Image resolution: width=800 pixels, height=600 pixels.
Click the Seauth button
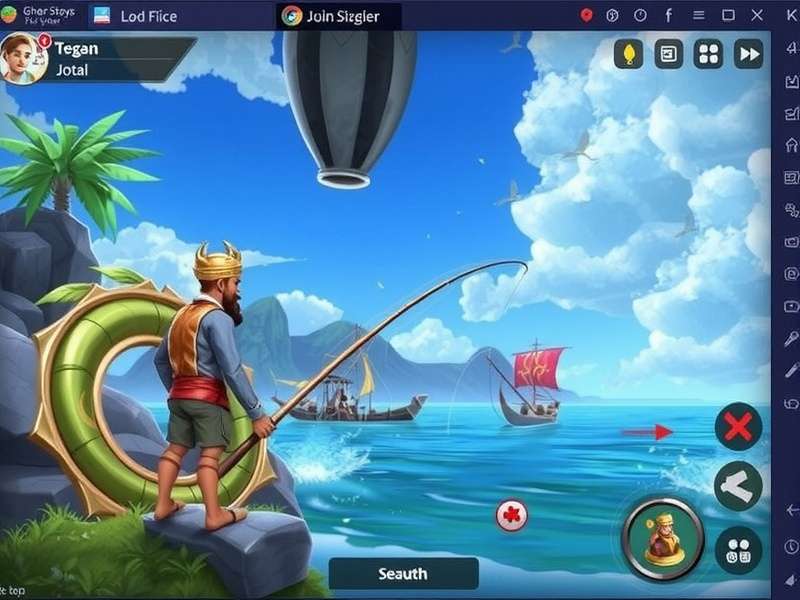(403, 574)
